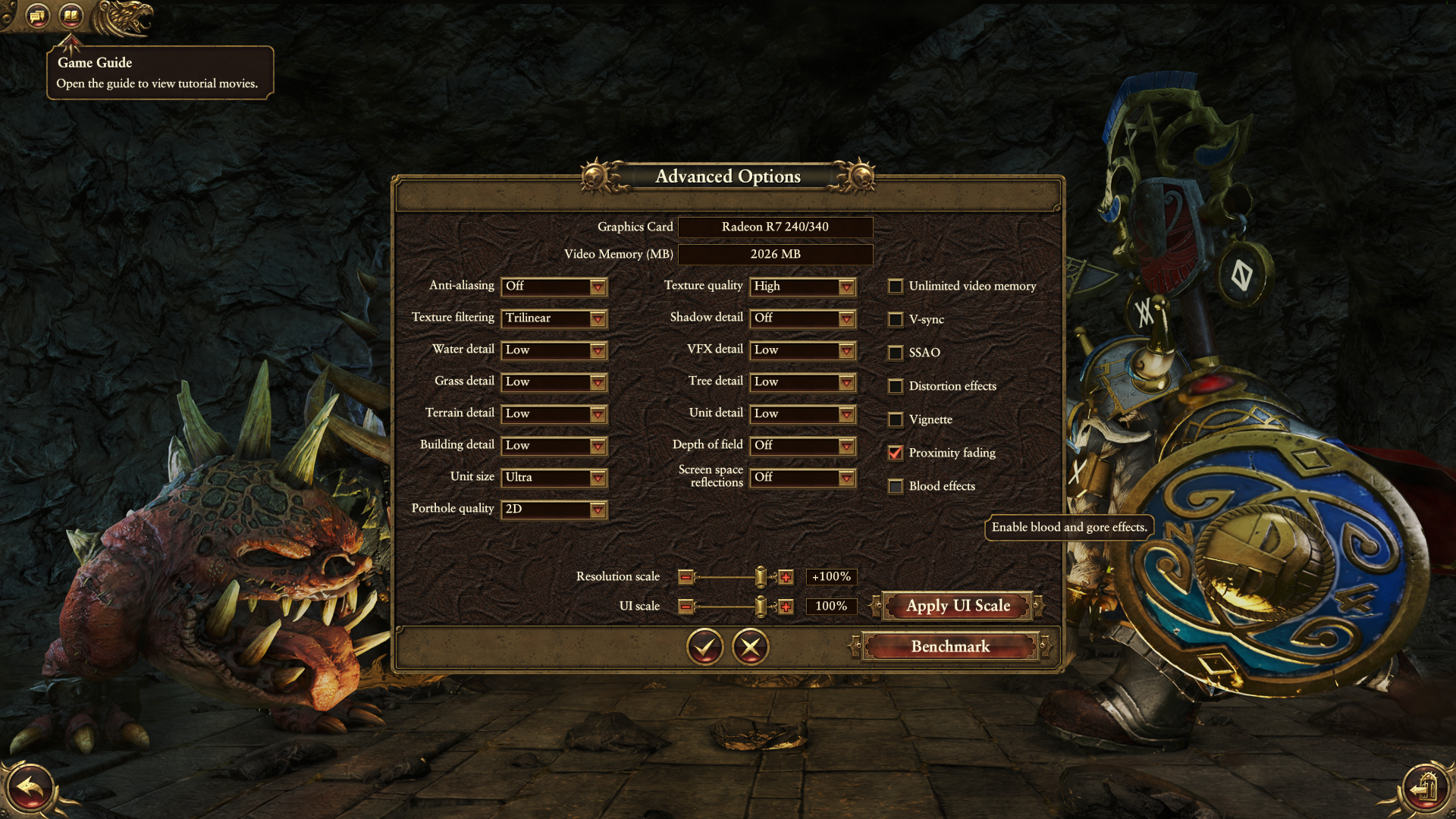
Task: Confirm settings with the checkmark button
Action: (x=704, y=647)
